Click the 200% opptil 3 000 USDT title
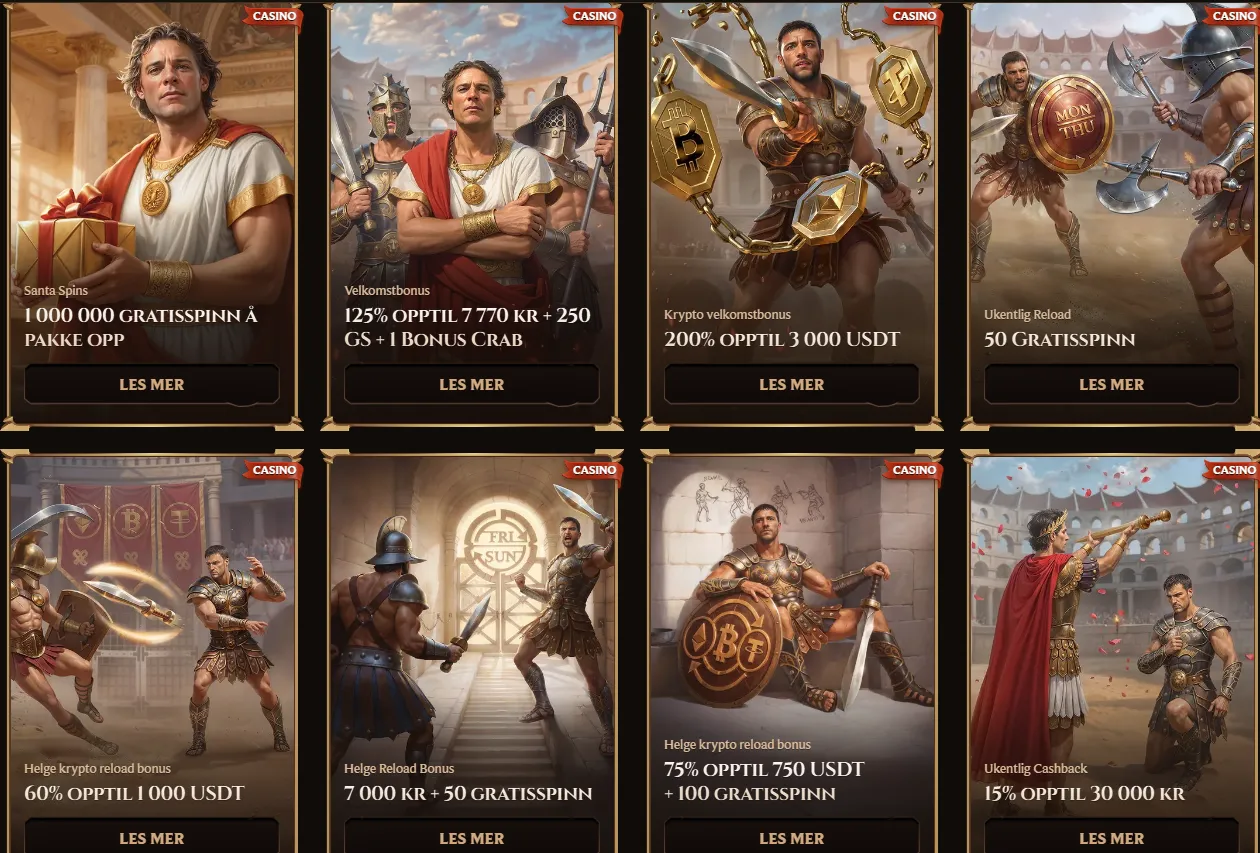The width and height of the screenshot is (1260, 853). 782,339
